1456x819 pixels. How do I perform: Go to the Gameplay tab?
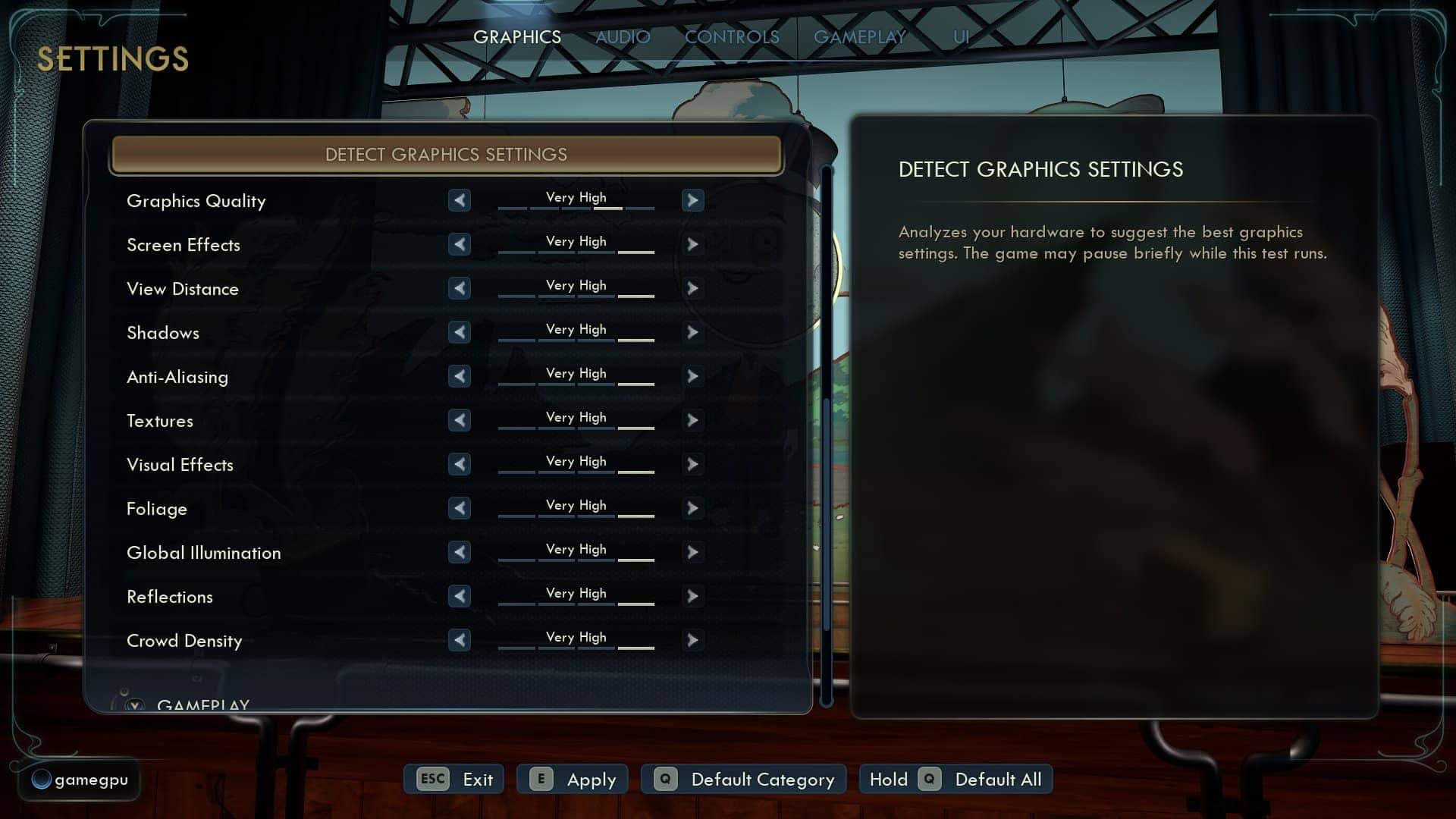pyautogui.click(x=860, y=37)
